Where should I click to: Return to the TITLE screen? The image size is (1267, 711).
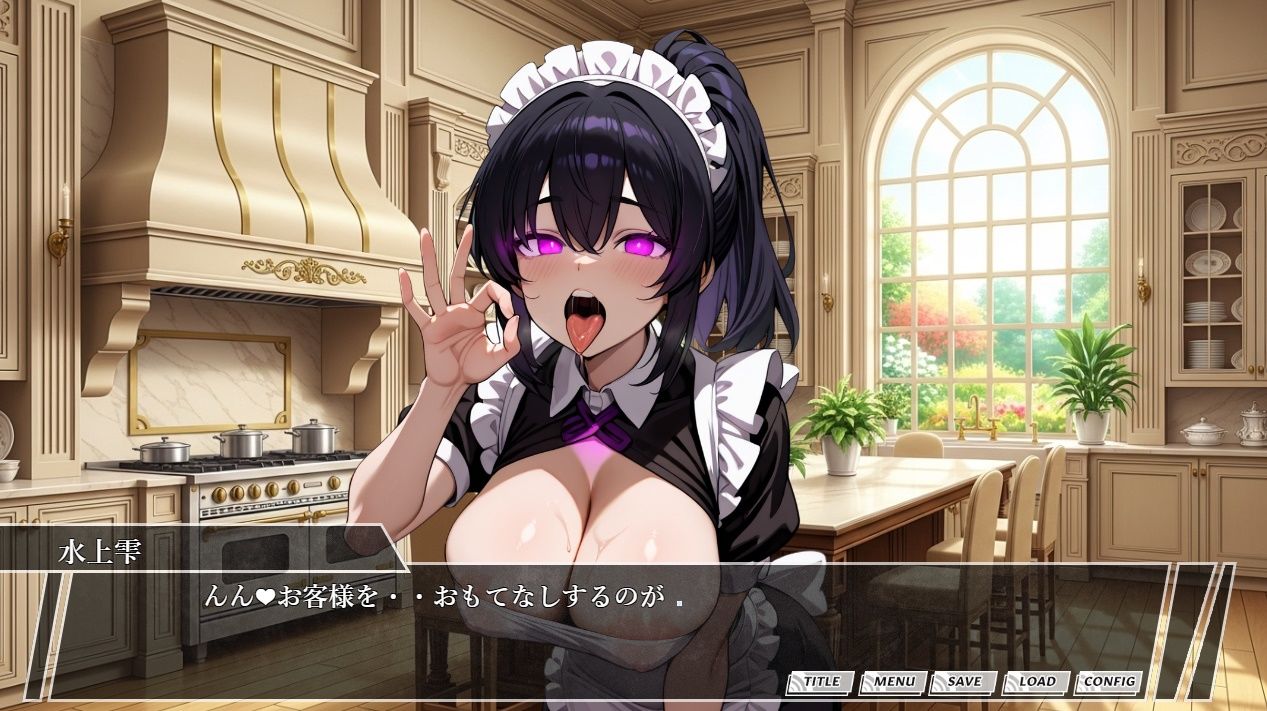pos(821,682)
